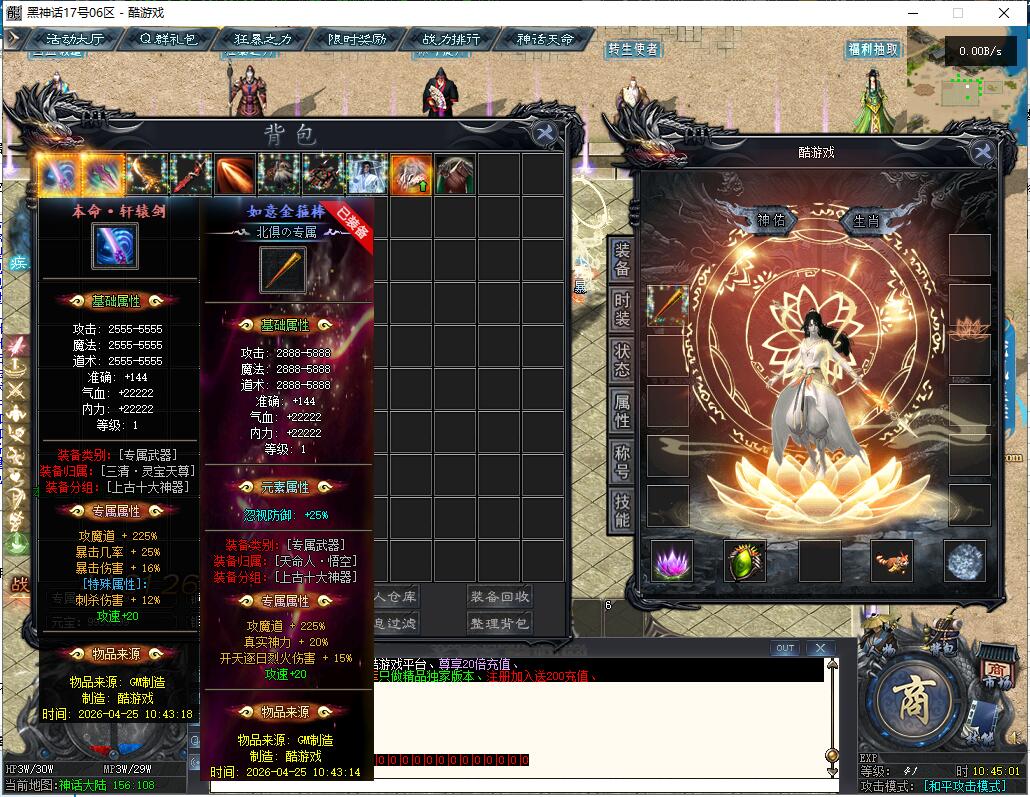This screenshot has width=1030, height=797.
Task: Minimize the game window
Action: click(912, 13)
